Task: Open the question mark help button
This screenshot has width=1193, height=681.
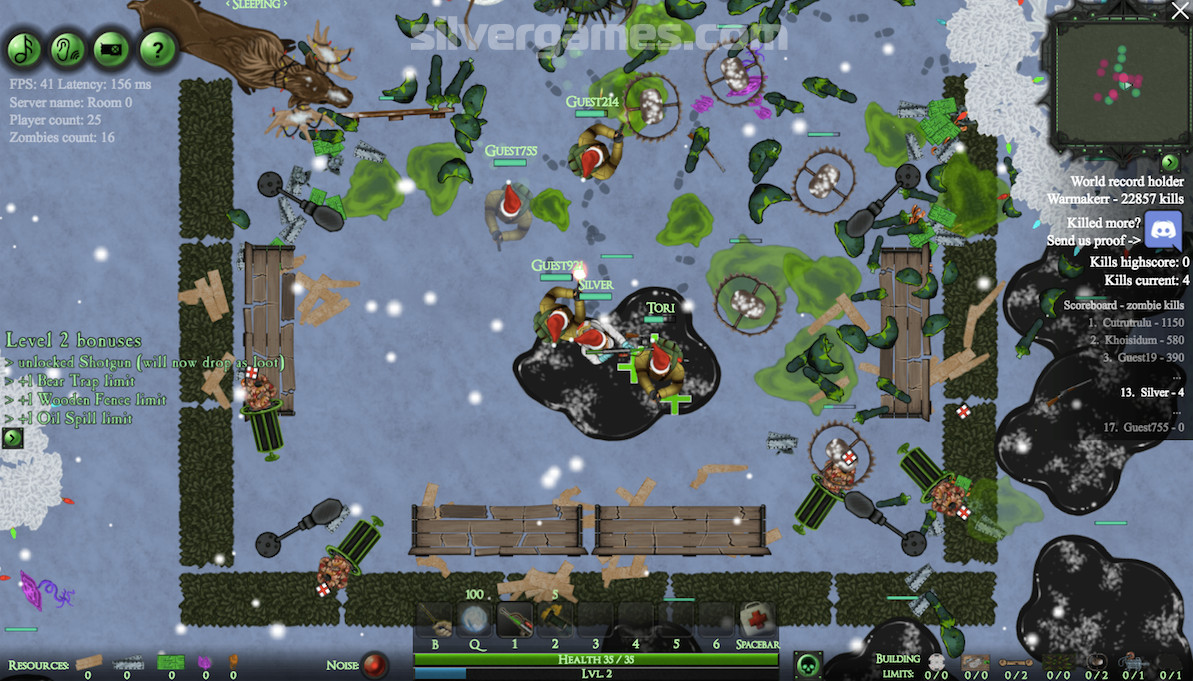Action: (x=157, y=48)
